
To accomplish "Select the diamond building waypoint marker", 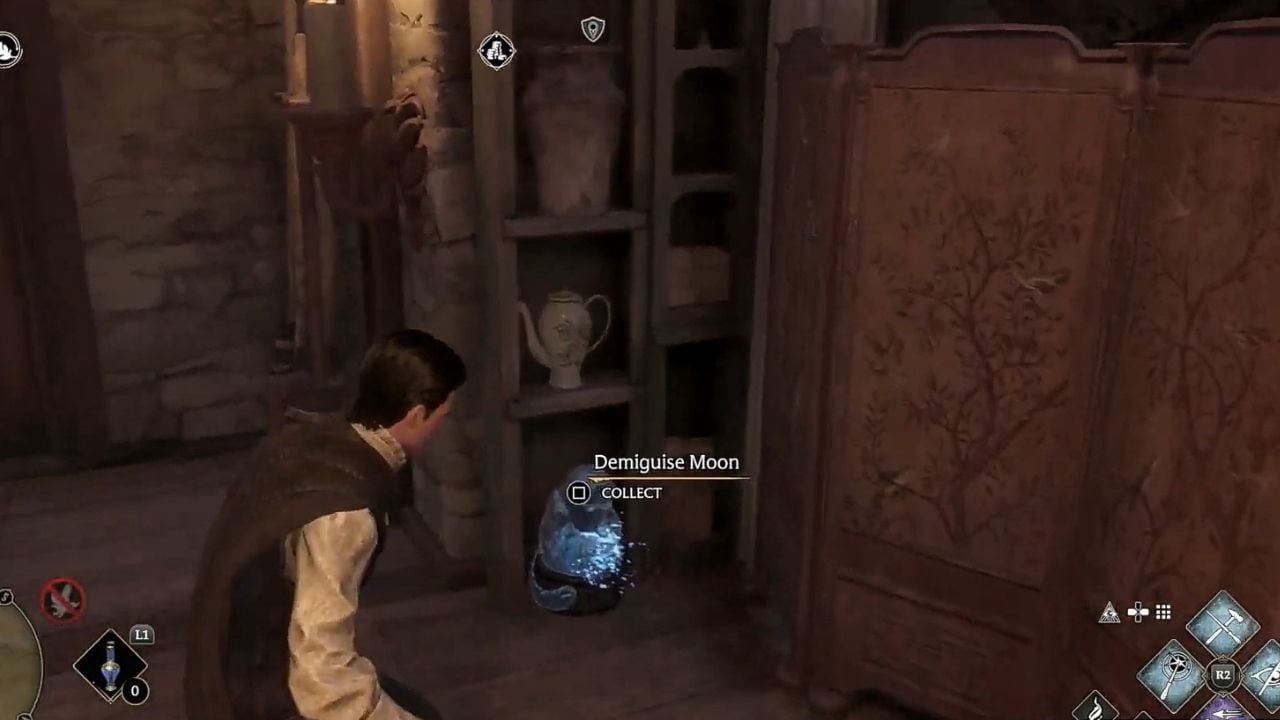I will click(x=496, y=50).
